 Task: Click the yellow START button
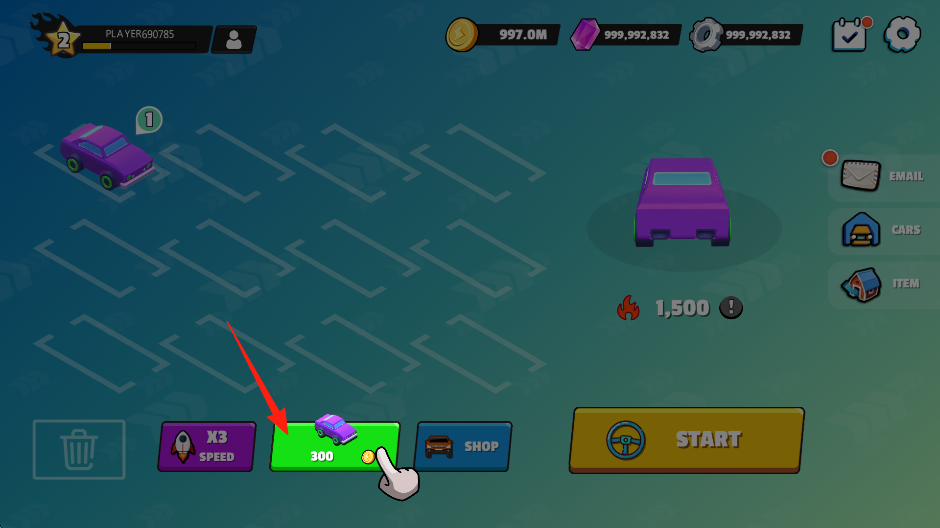pos(686,439)
